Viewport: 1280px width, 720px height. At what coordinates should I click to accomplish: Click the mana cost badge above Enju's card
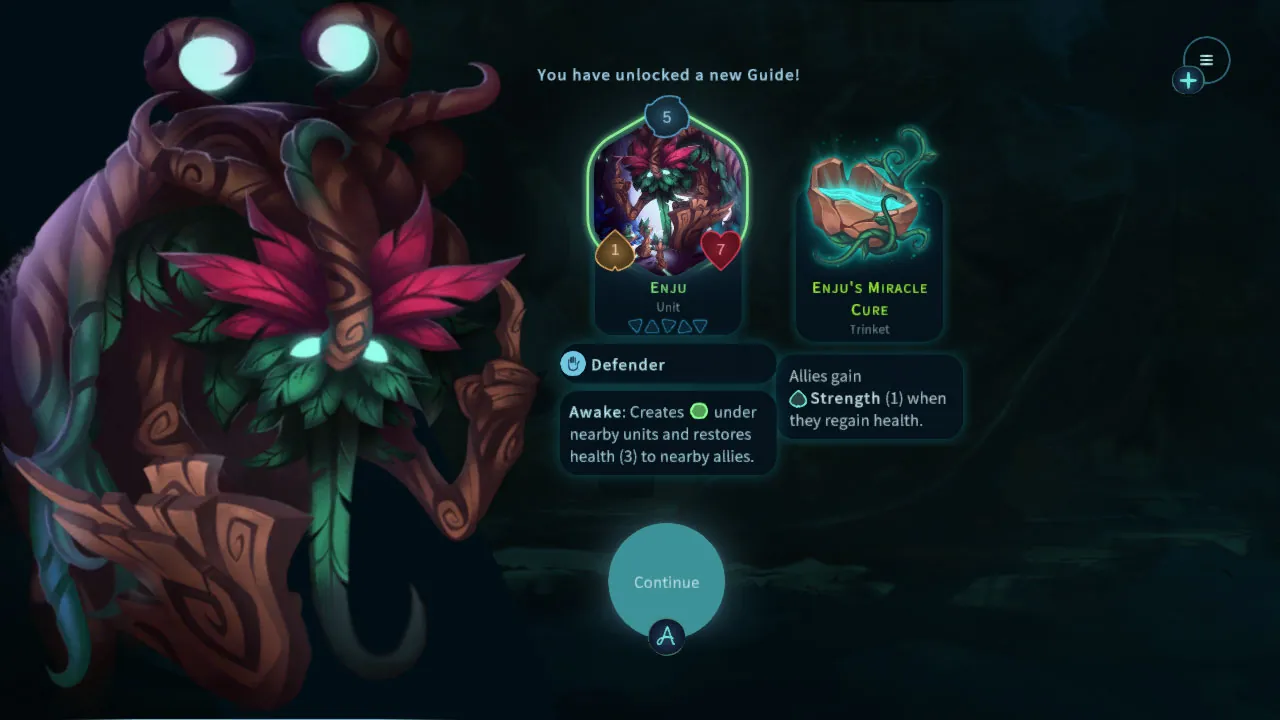click(x=667, y=116)
